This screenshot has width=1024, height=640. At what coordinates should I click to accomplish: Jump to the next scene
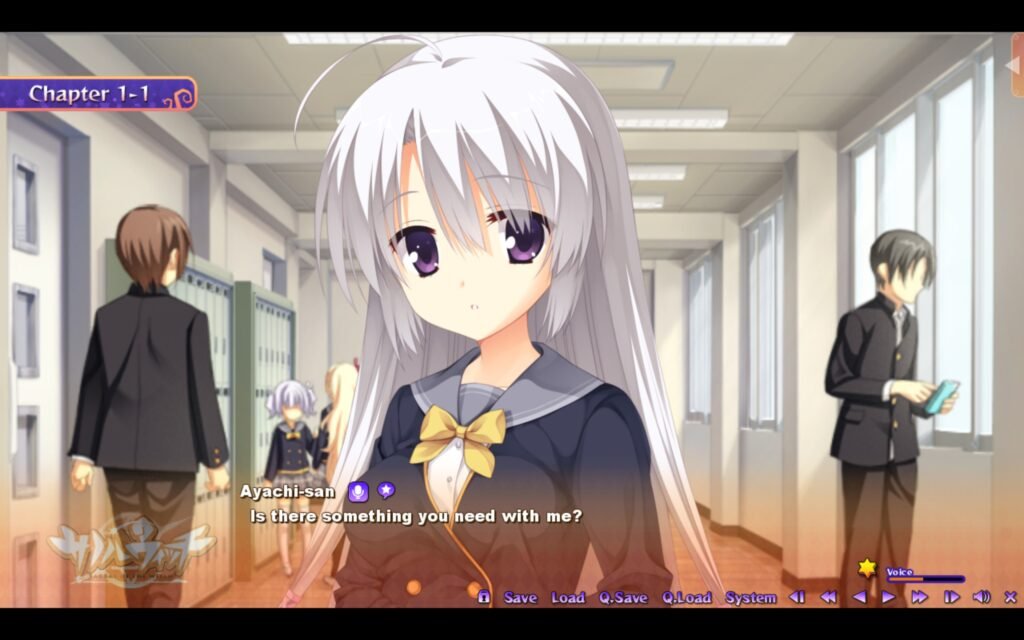click(x=951, y=597)
